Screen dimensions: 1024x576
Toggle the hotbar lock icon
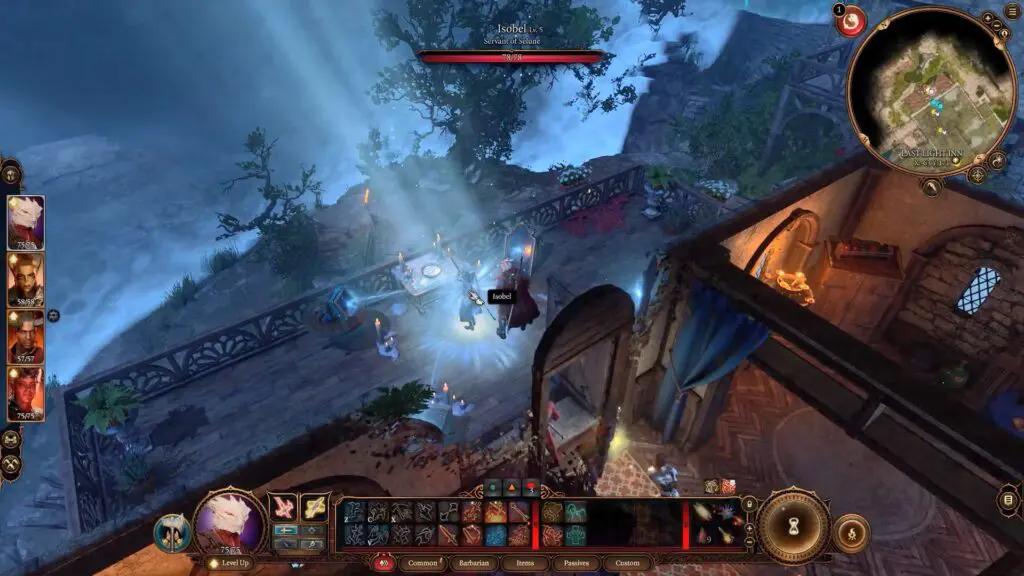pos(383,563)
